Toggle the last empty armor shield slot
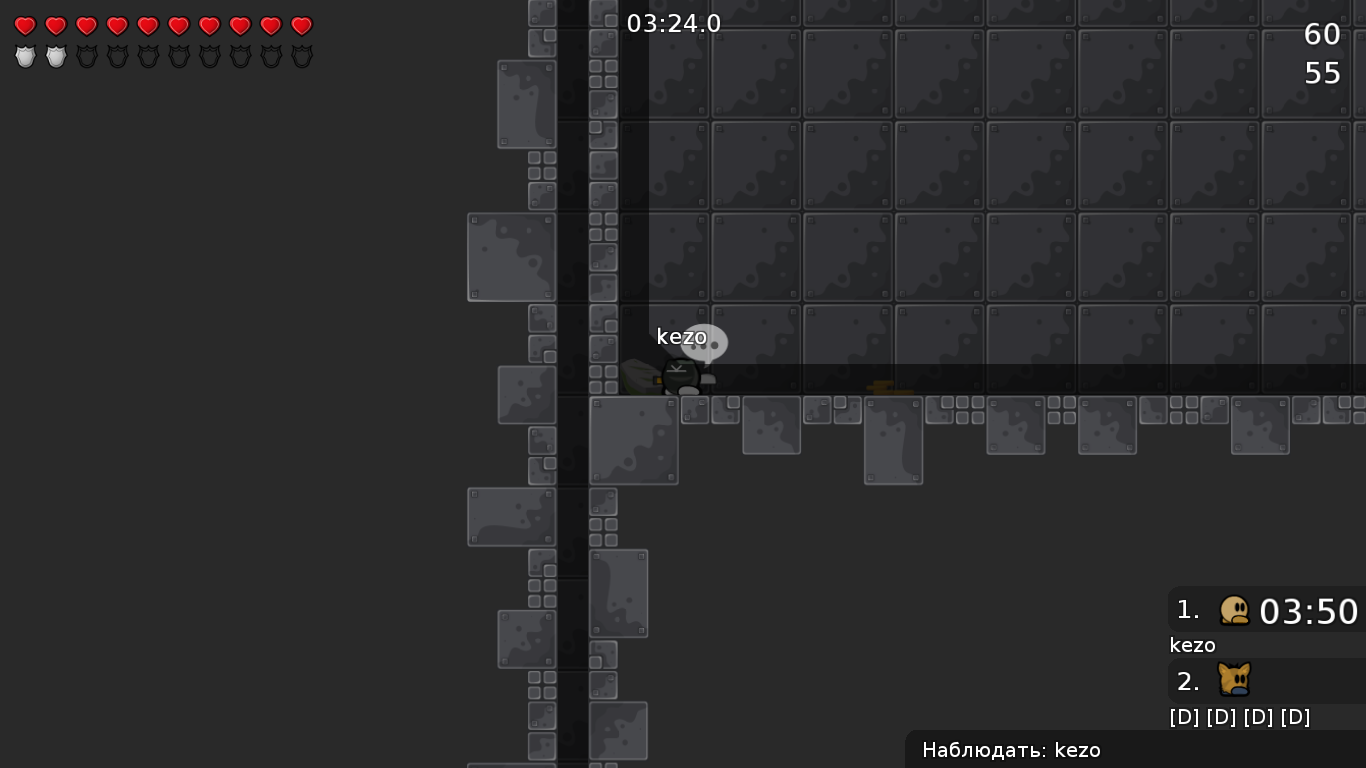 [x=301, y=56]
